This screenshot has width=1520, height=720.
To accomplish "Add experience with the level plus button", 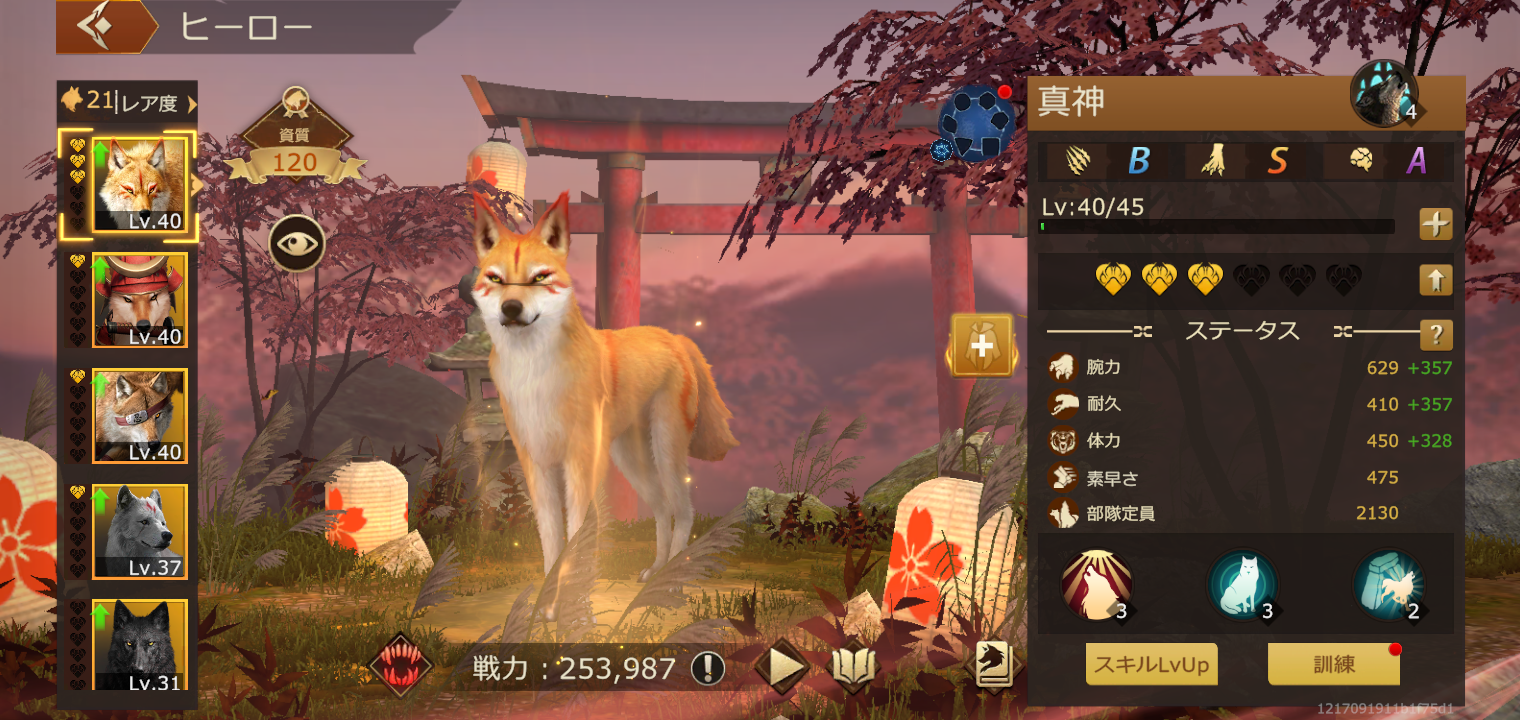I will coord(1436,225).
